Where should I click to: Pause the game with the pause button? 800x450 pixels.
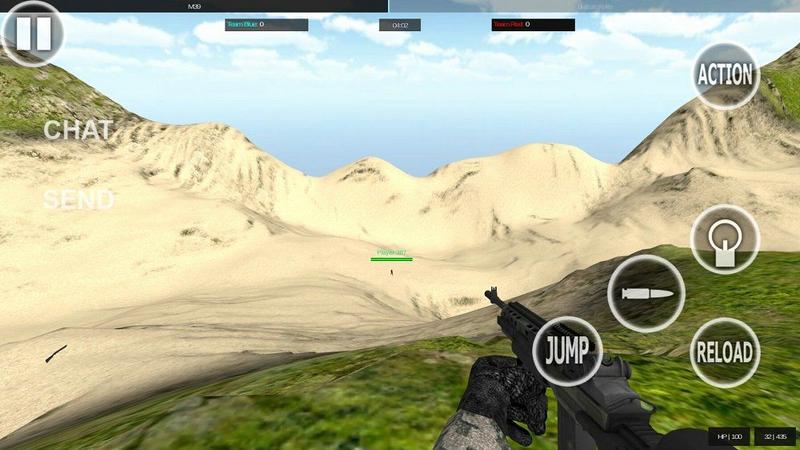pyautogui.click(x=33, y=33)
